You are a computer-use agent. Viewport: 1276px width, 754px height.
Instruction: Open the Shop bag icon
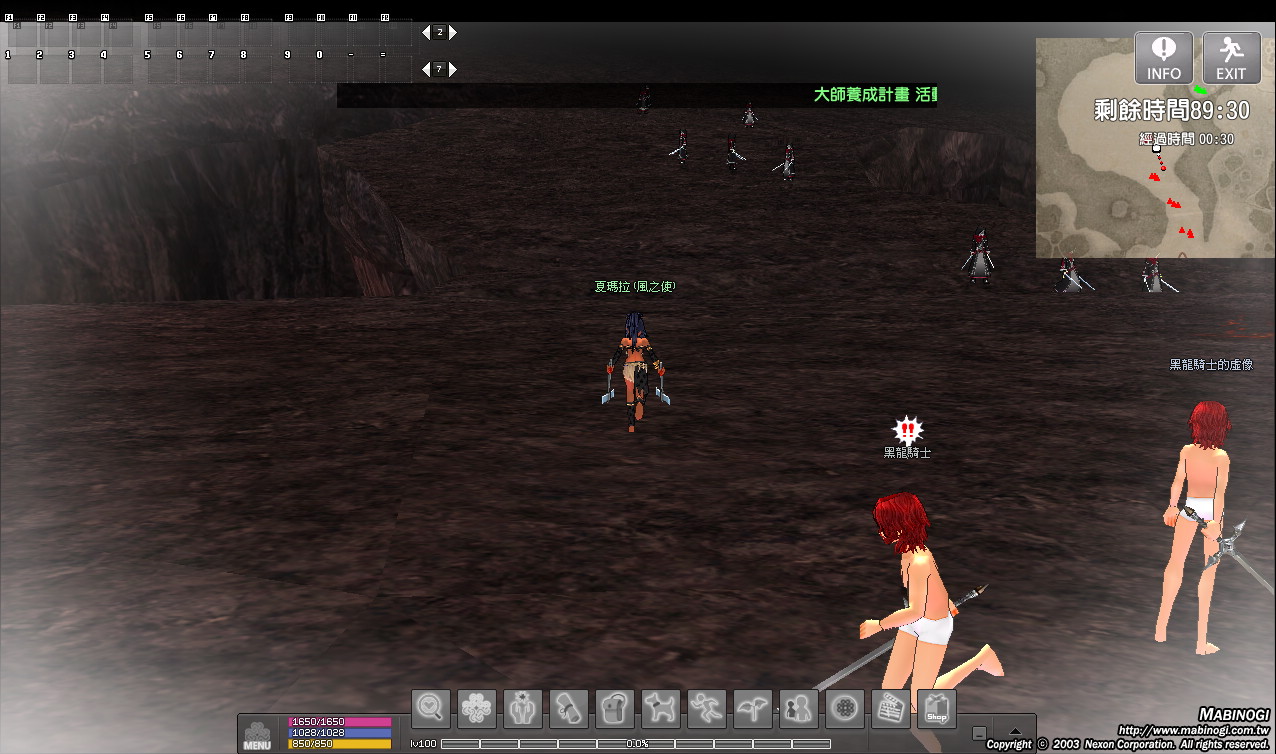(x=937, y=708)
